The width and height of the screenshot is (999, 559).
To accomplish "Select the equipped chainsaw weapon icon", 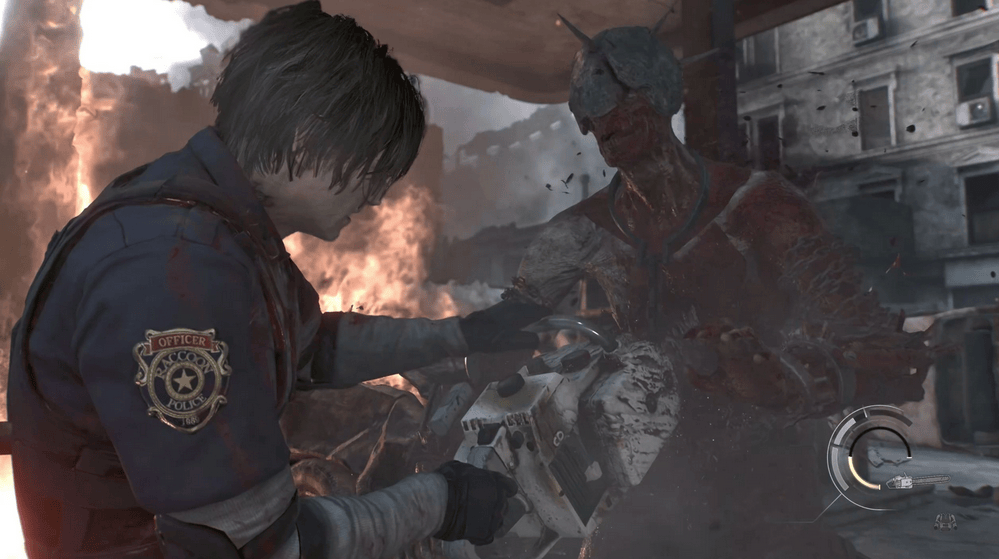I will 916,482.
